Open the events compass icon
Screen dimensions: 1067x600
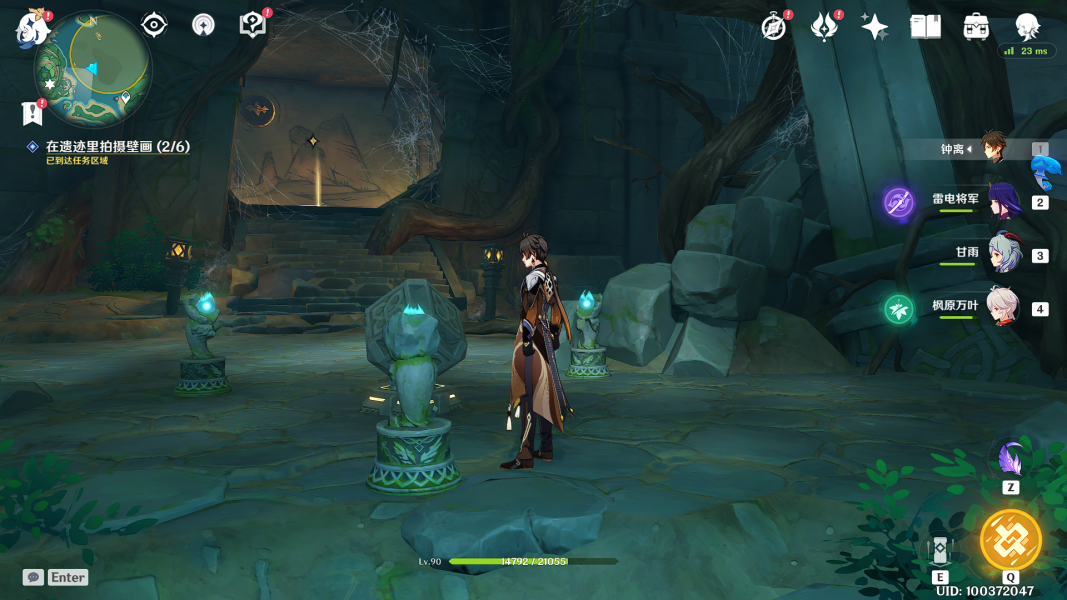coord(773,27)
